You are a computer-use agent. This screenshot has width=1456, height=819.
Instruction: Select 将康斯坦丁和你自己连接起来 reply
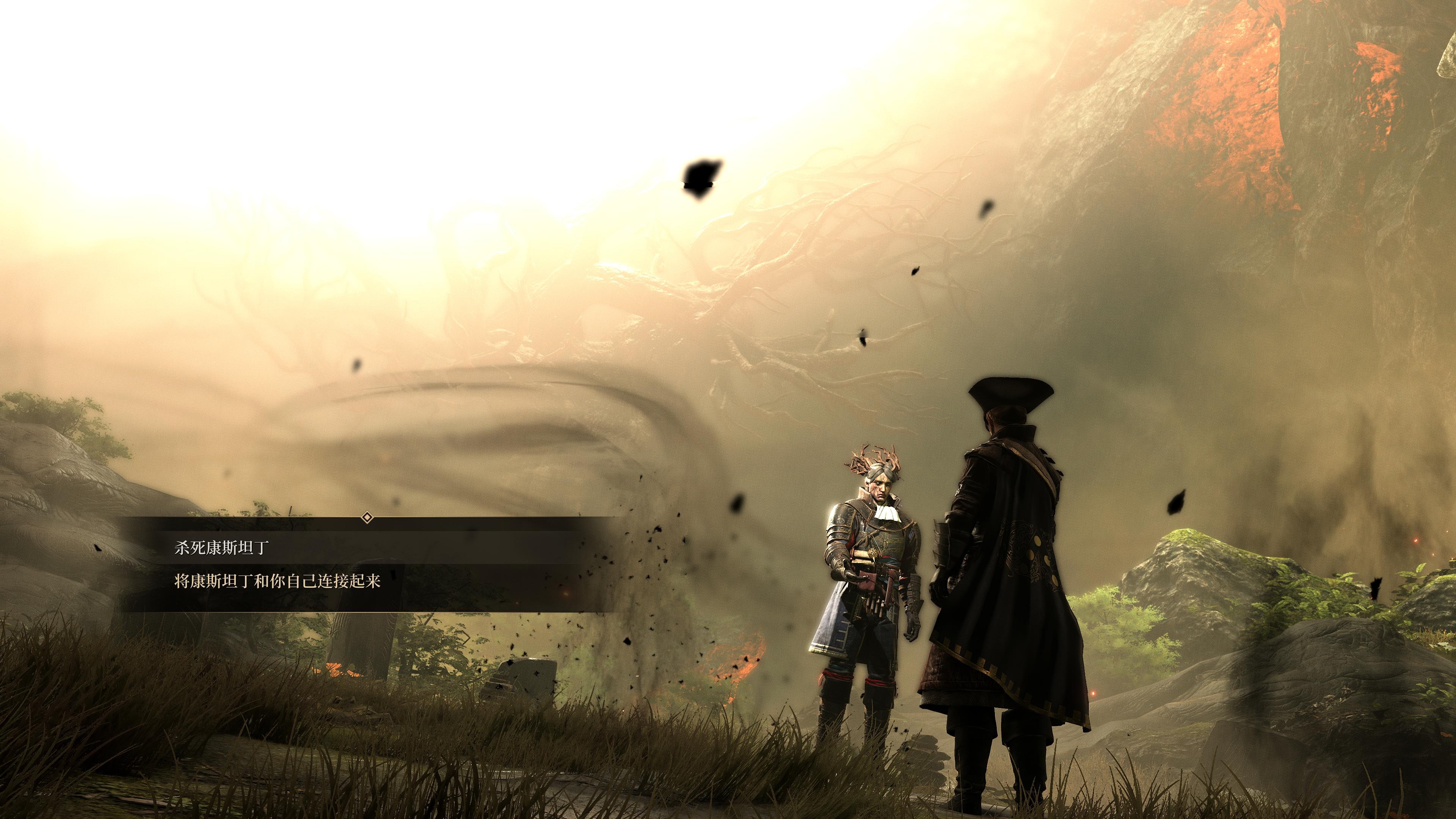point(277,581)
